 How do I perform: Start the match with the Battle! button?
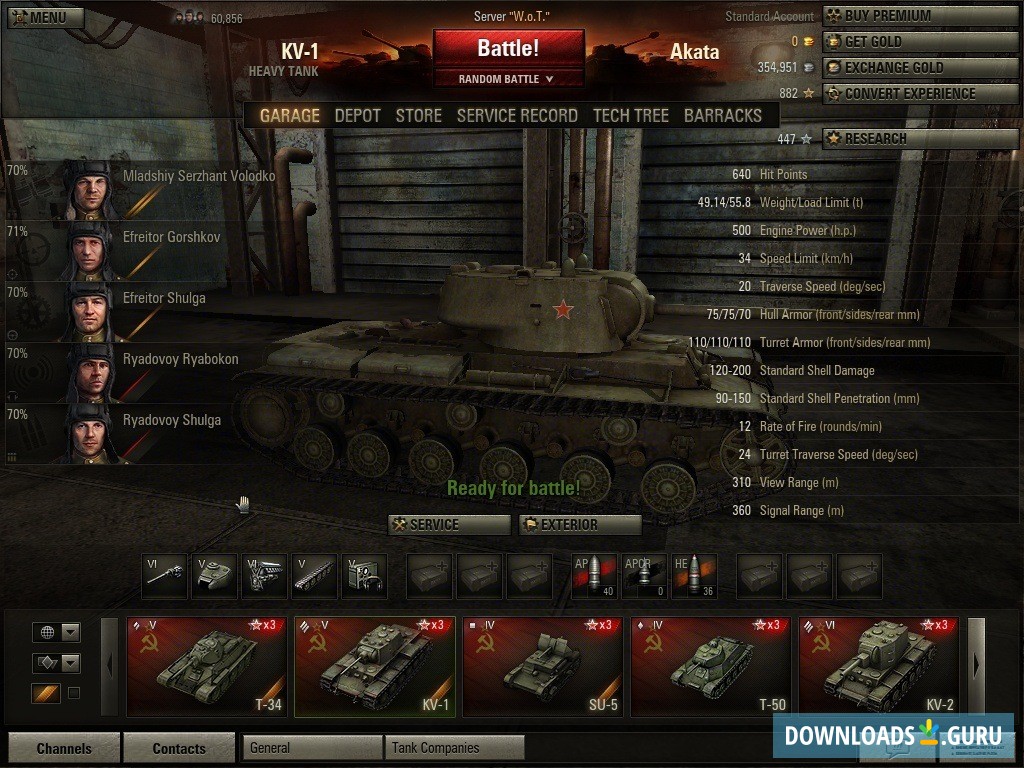tap(508, 48)
